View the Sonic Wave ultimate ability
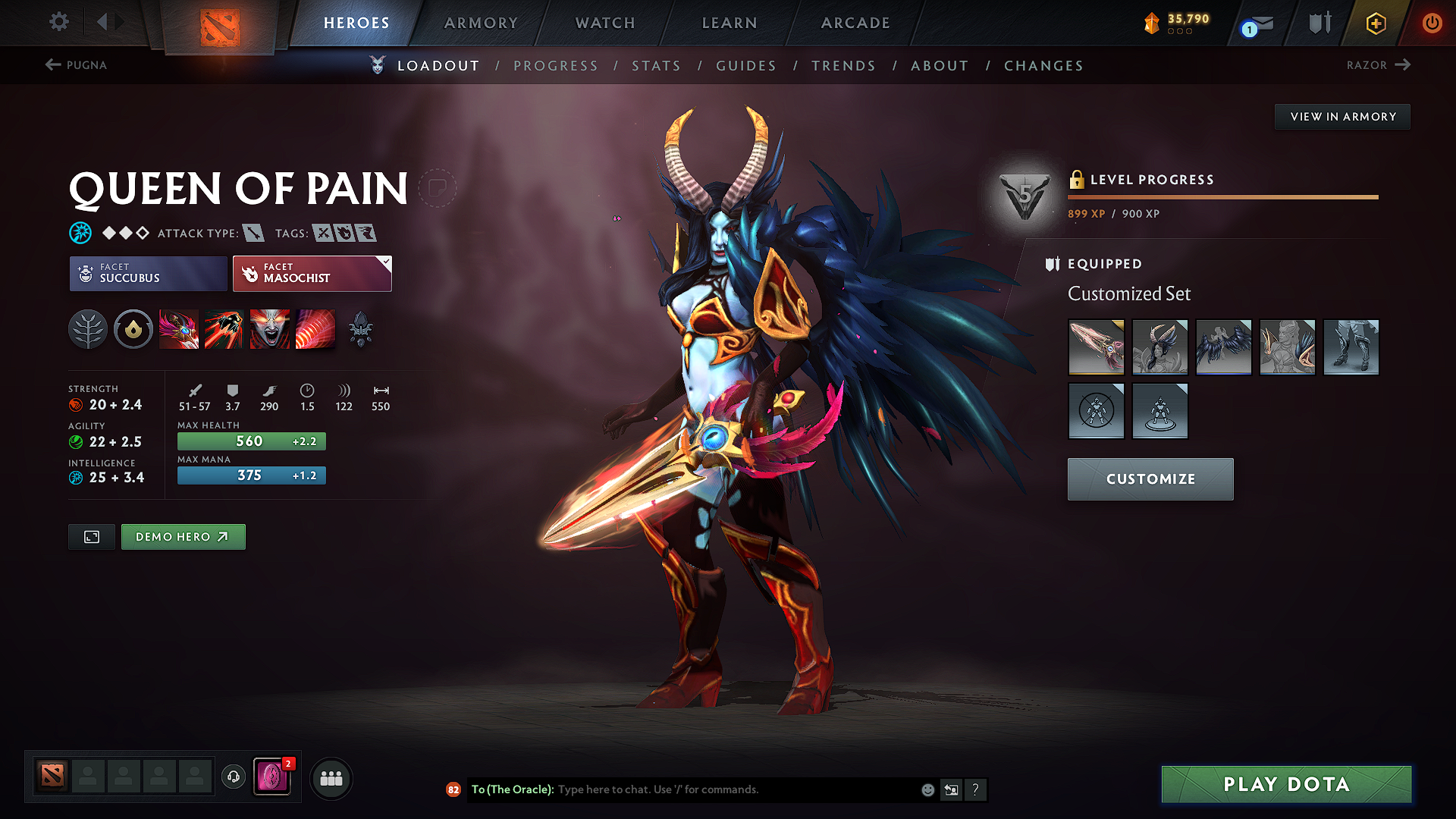This screenshot has width=1456, height=819. coord(315,329)
